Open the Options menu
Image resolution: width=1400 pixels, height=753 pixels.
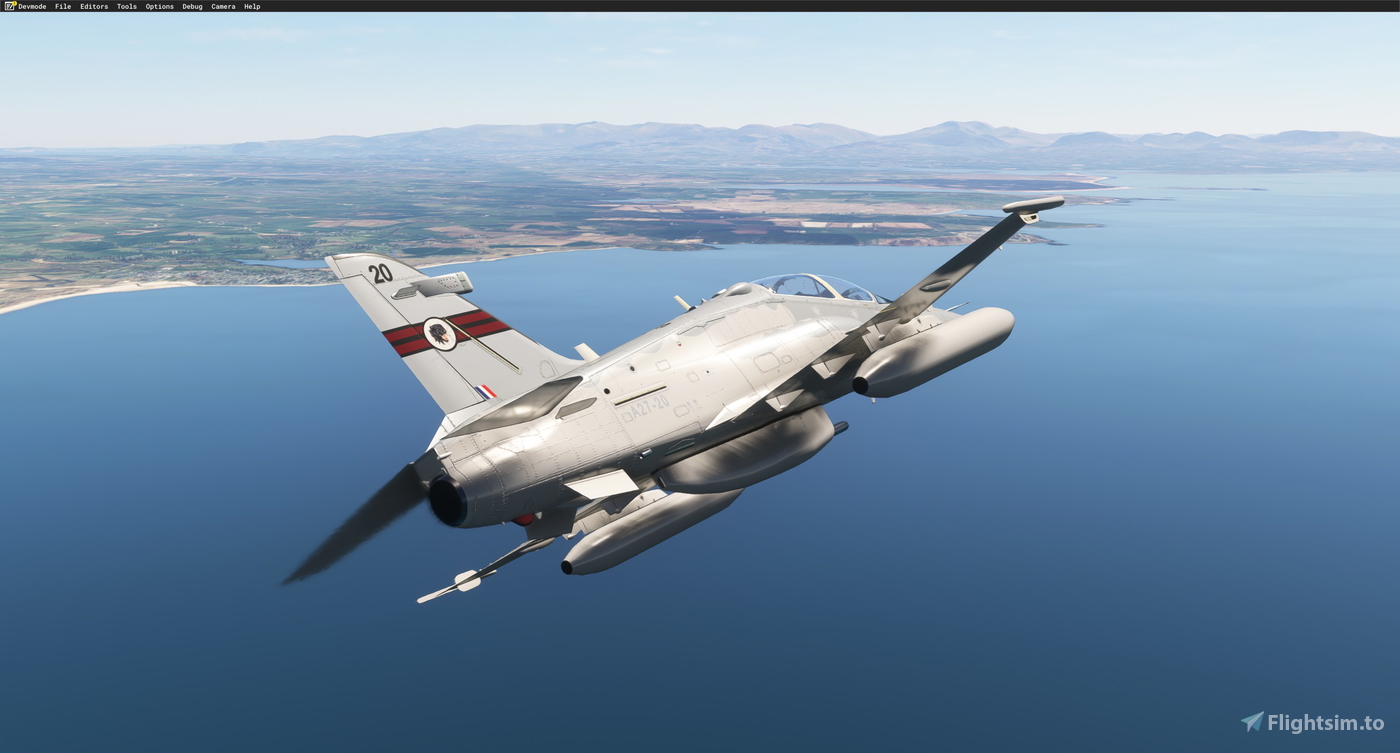point(158,6)
